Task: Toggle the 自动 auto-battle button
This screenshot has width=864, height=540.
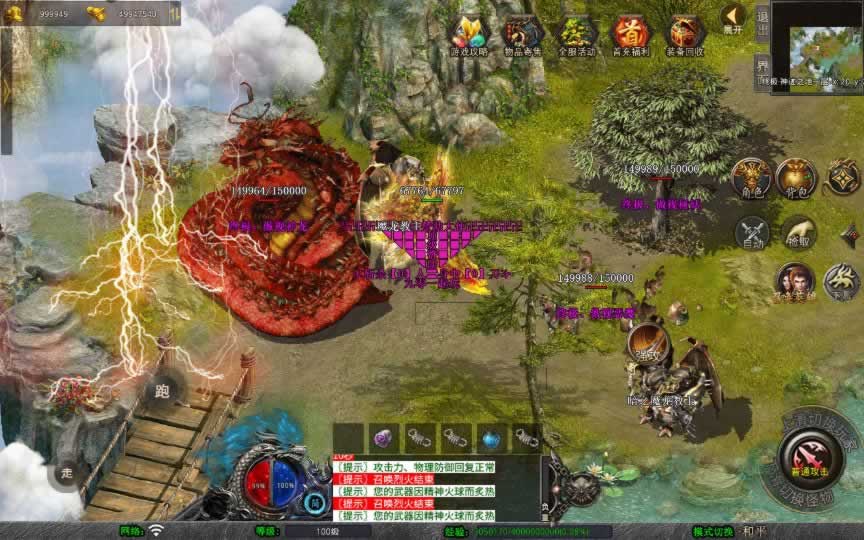Action: 752,231
